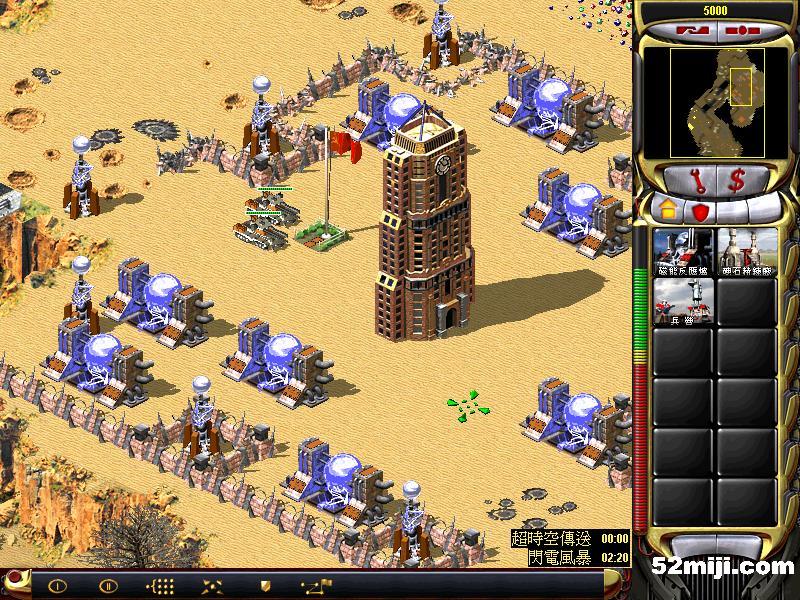Open the red shield defenses tab

point(701,211)
